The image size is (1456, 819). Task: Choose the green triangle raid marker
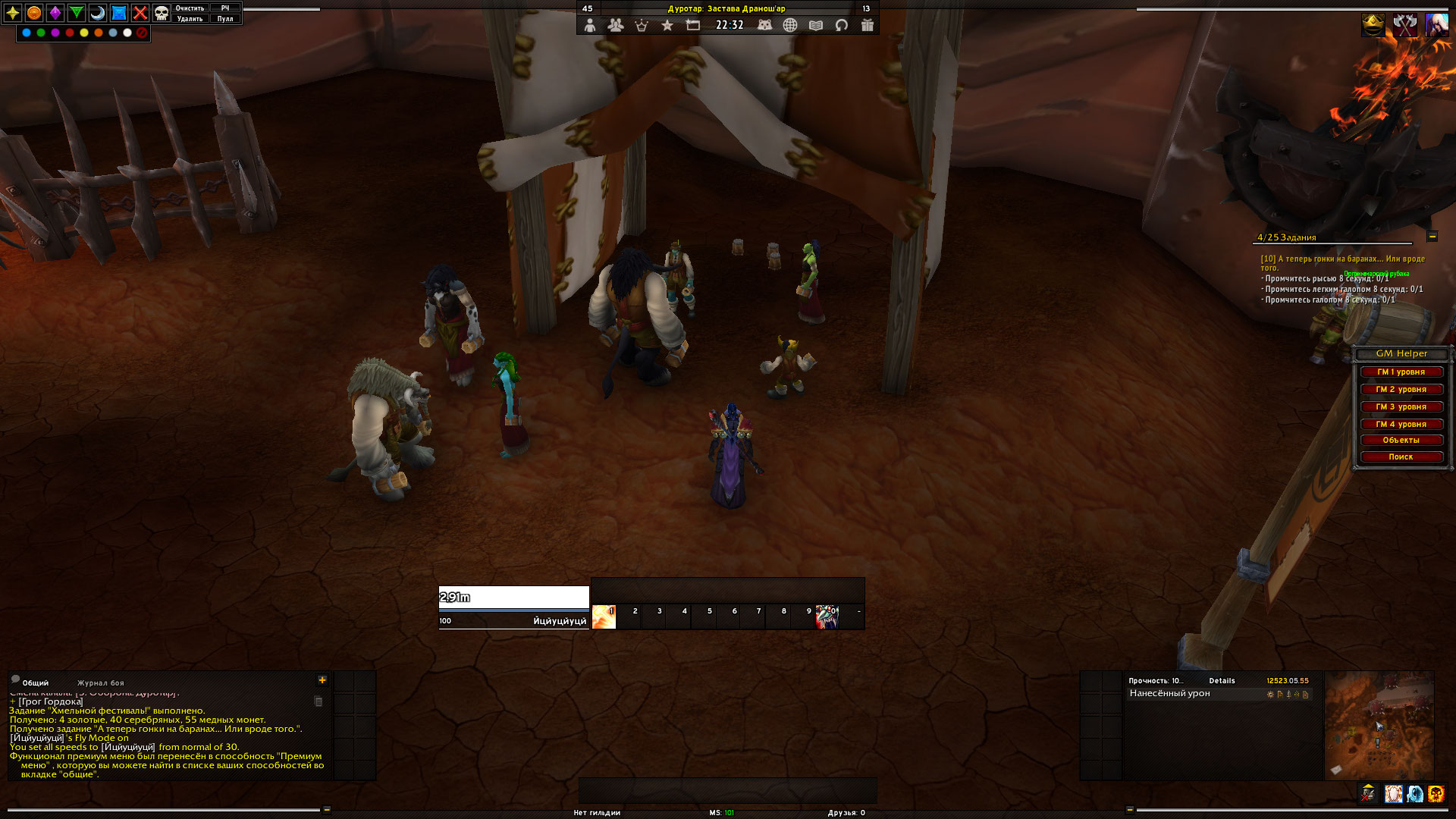click(77, 13)
